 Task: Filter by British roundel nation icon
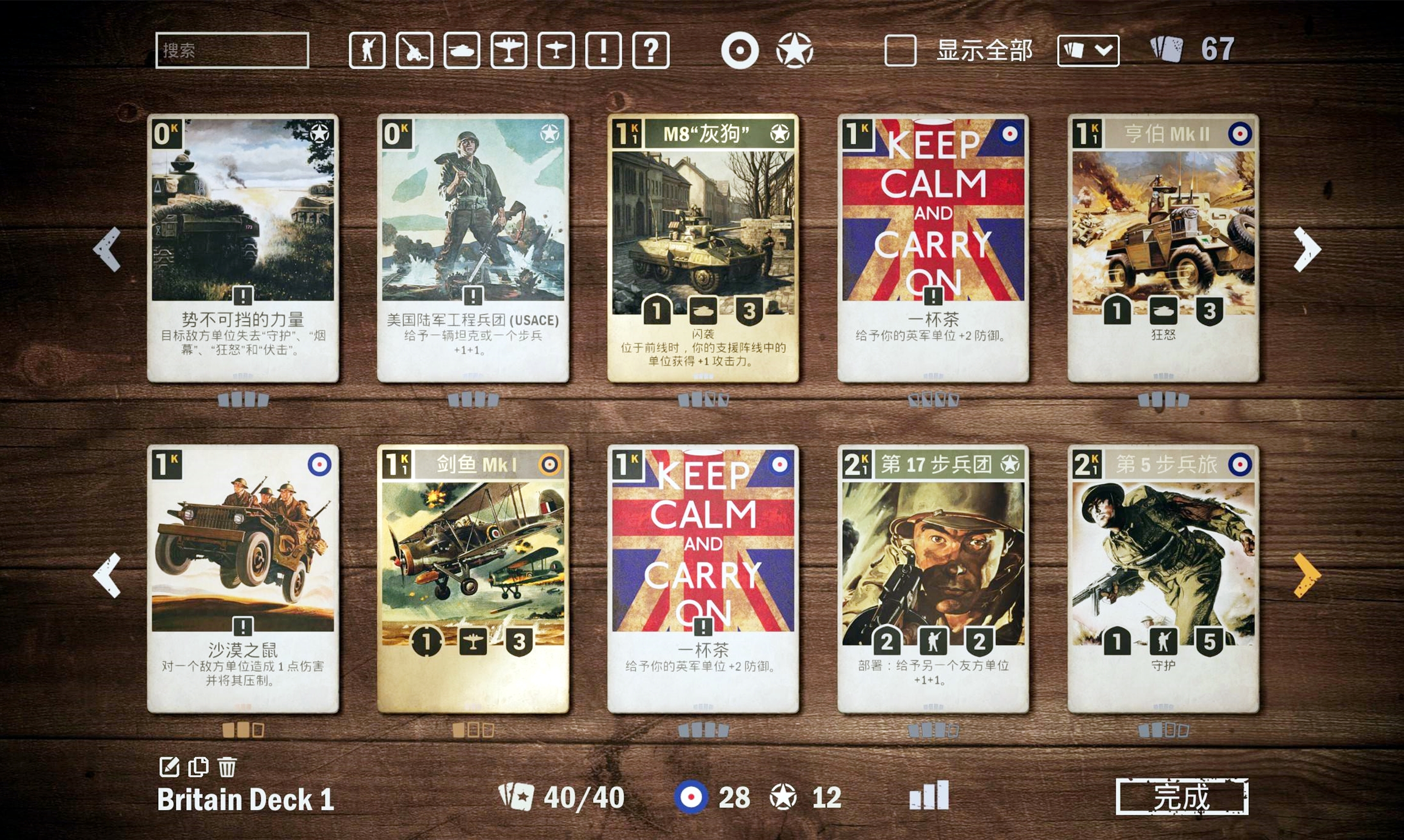[x=740, y=50]
